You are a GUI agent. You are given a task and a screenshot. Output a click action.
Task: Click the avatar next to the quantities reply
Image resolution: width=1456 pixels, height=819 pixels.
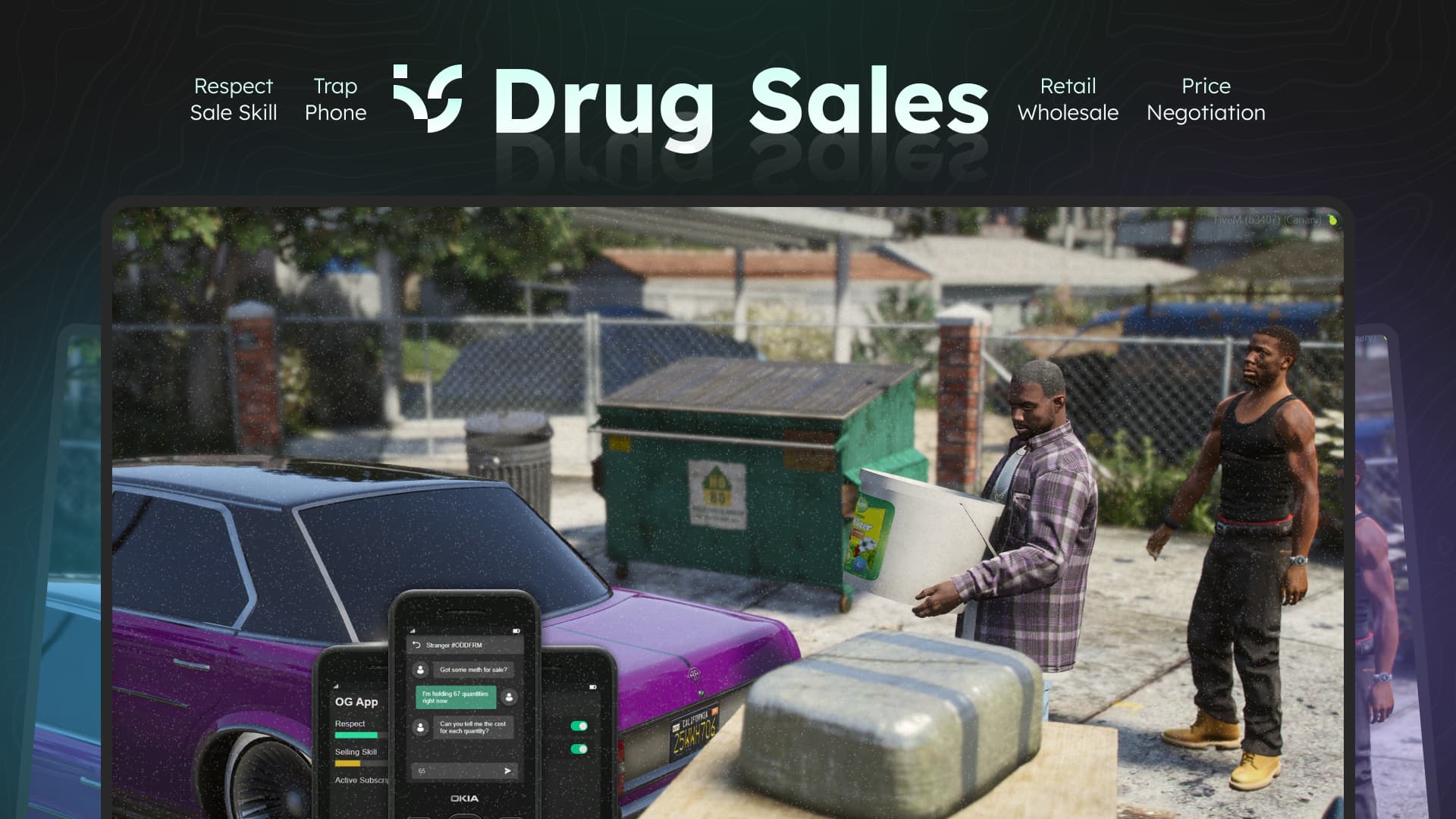(509, 698)
